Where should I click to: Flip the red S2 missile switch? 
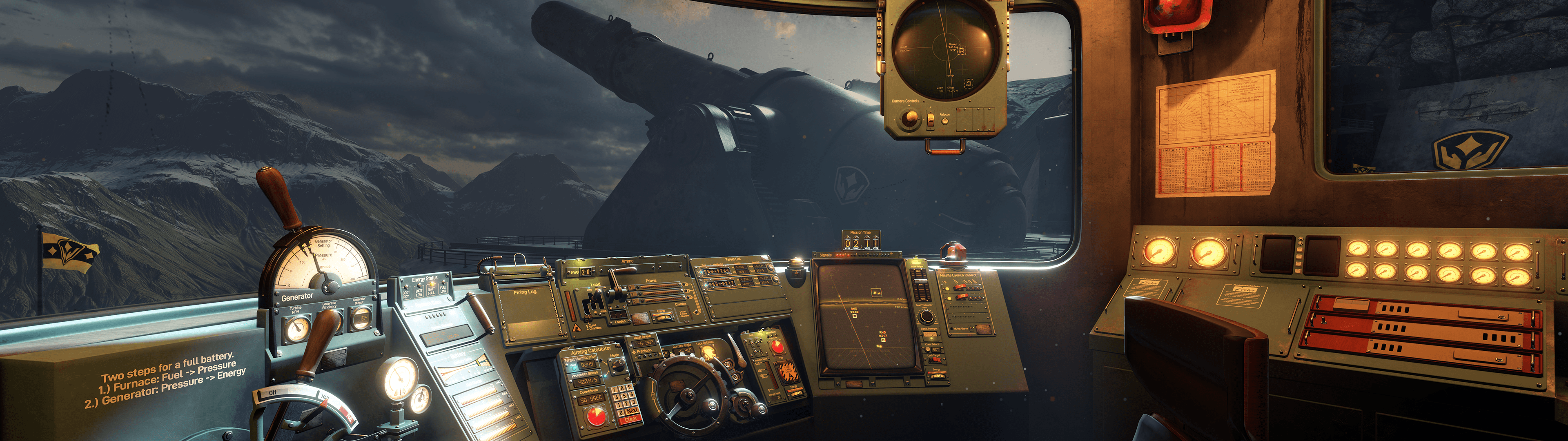coord(962,296)
